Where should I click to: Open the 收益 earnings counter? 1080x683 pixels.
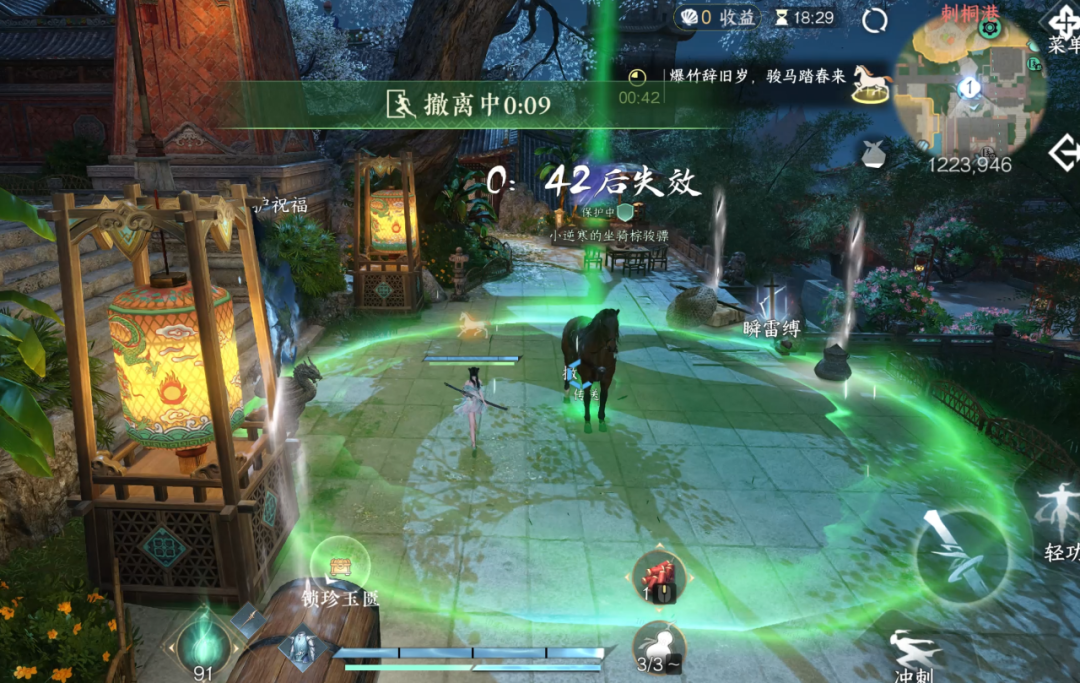pos(719,17)
